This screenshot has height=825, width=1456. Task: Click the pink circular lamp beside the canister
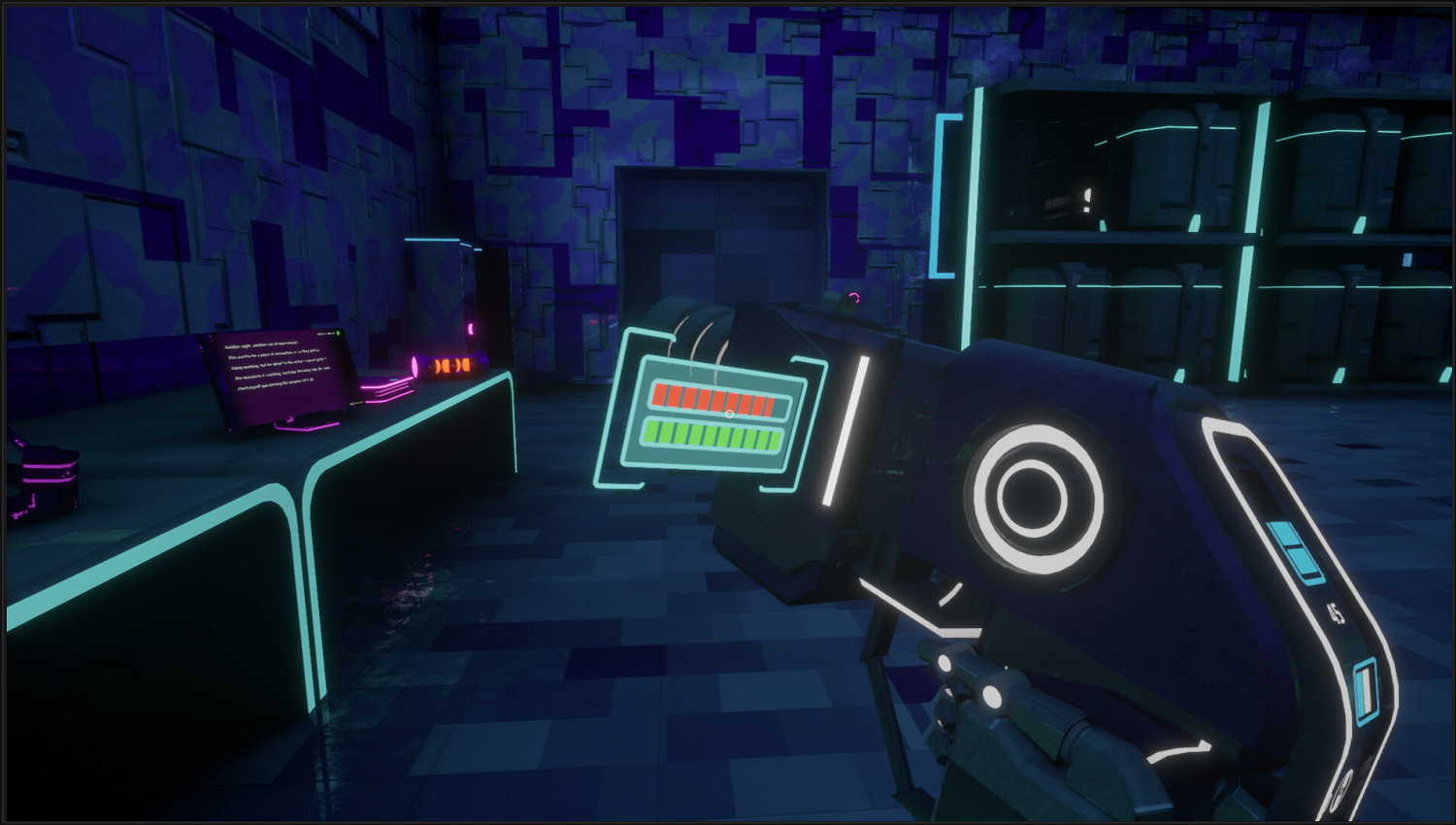click(x=416, y=365)
